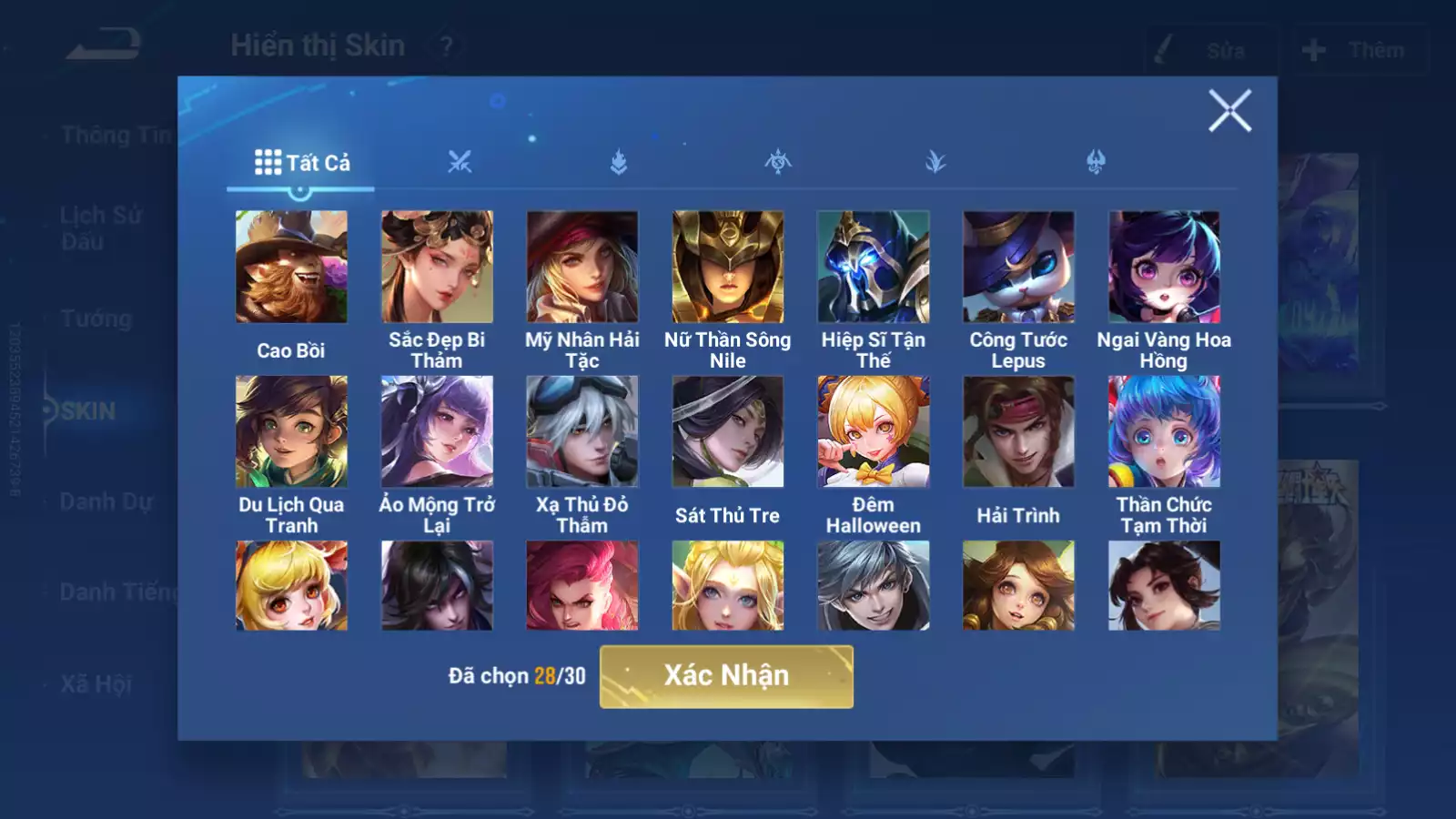Select the Công Tước Lepus skin
1456x819 pixels.
coord(1018,267)
